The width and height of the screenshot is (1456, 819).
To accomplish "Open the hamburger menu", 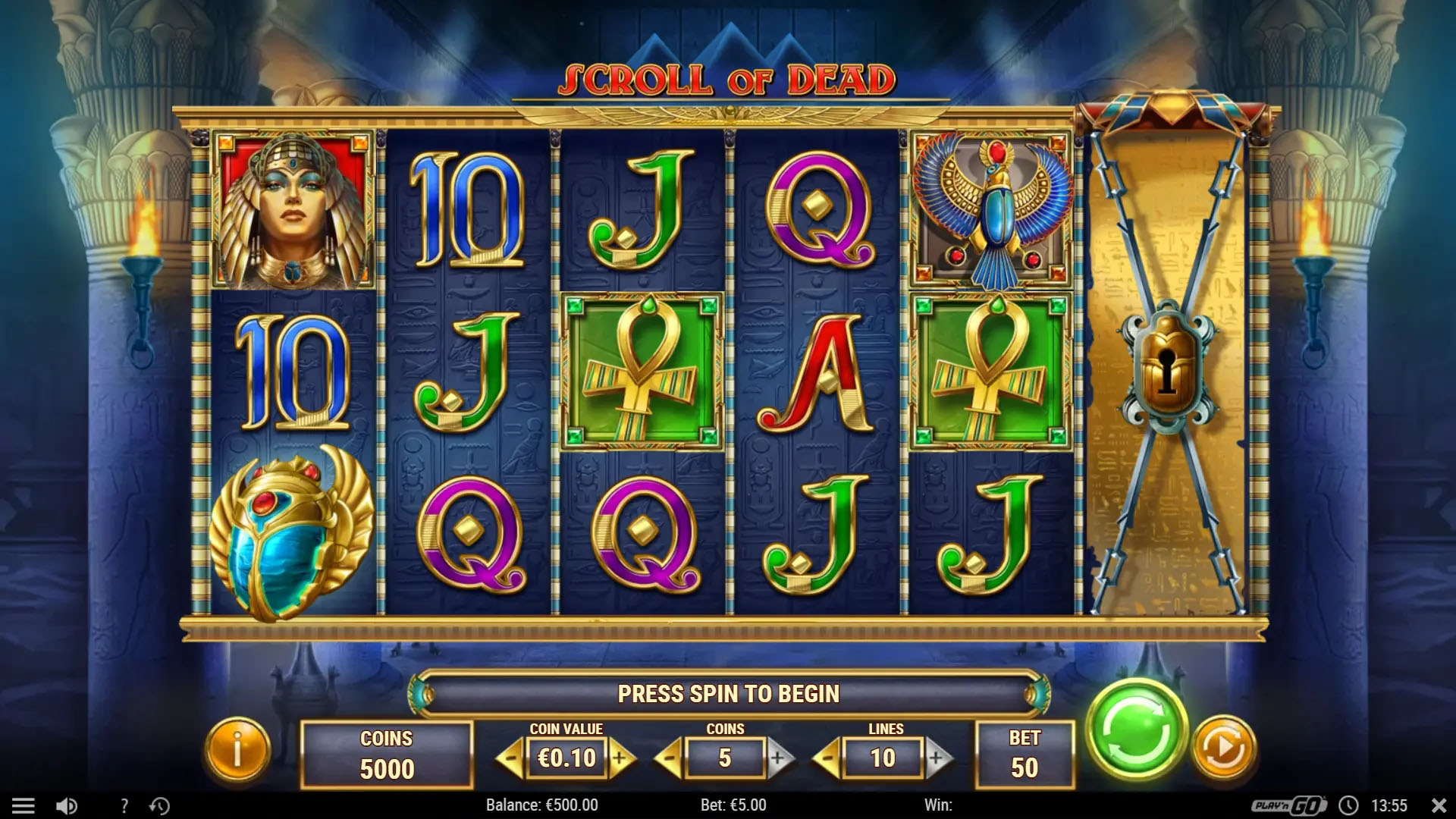I will coord(23,805).
